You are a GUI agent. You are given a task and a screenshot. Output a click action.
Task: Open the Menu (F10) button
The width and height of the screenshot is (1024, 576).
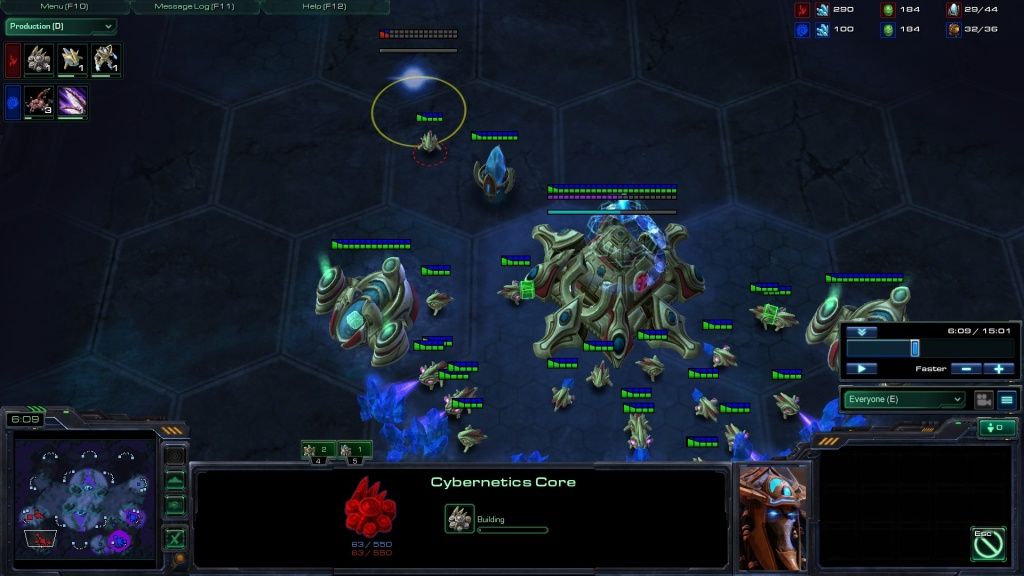65,7
